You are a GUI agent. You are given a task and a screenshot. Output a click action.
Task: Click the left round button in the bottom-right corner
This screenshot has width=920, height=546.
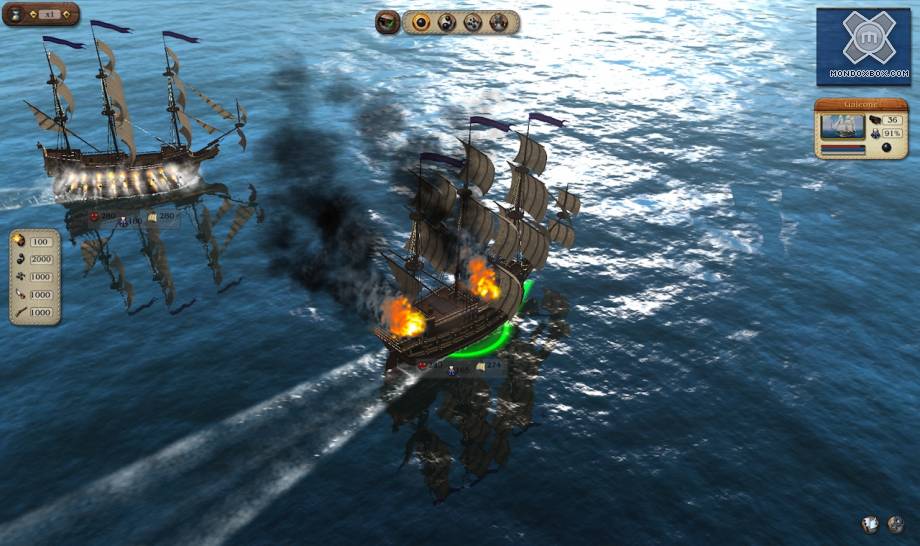click(x=871, y=524)
